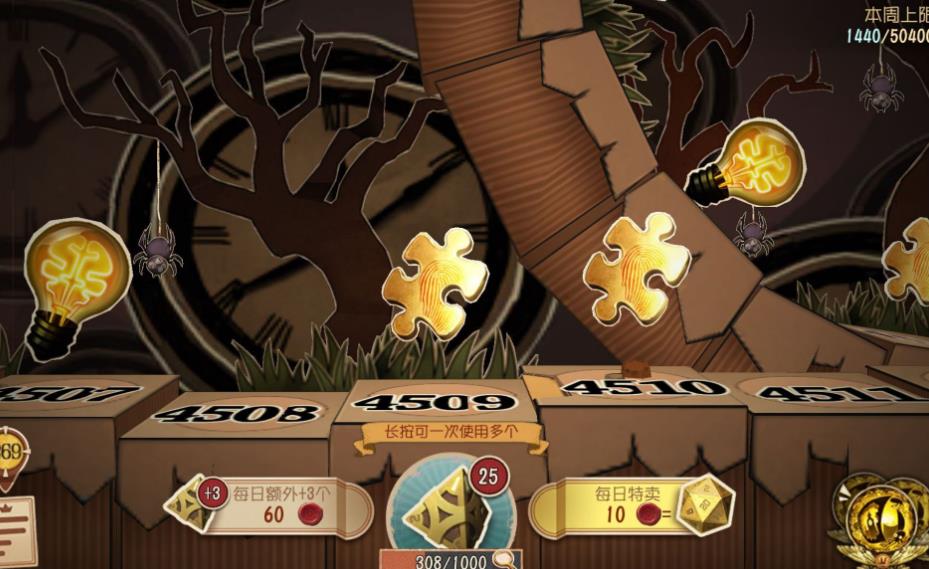Purchase the daily special dice for 10
This screenshot has height=569, width=929.
(630, 506)
